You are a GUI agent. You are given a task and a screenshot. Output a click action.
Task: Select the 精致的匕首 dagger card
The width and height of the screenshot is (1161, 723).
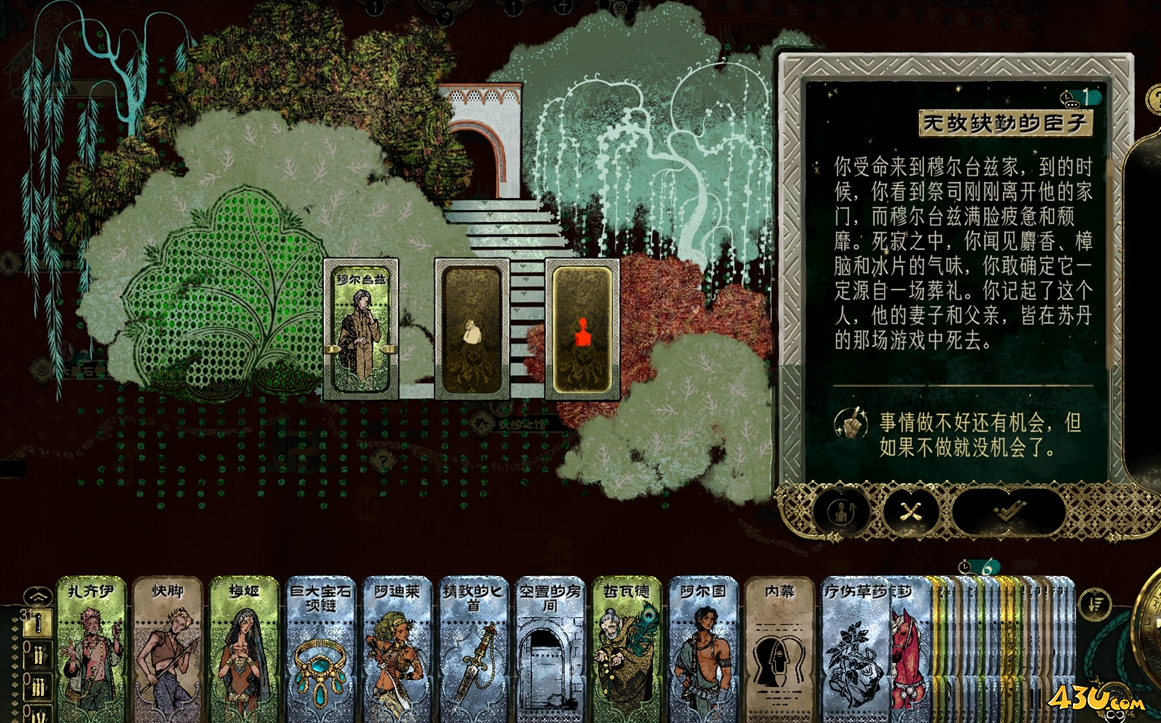473,648
